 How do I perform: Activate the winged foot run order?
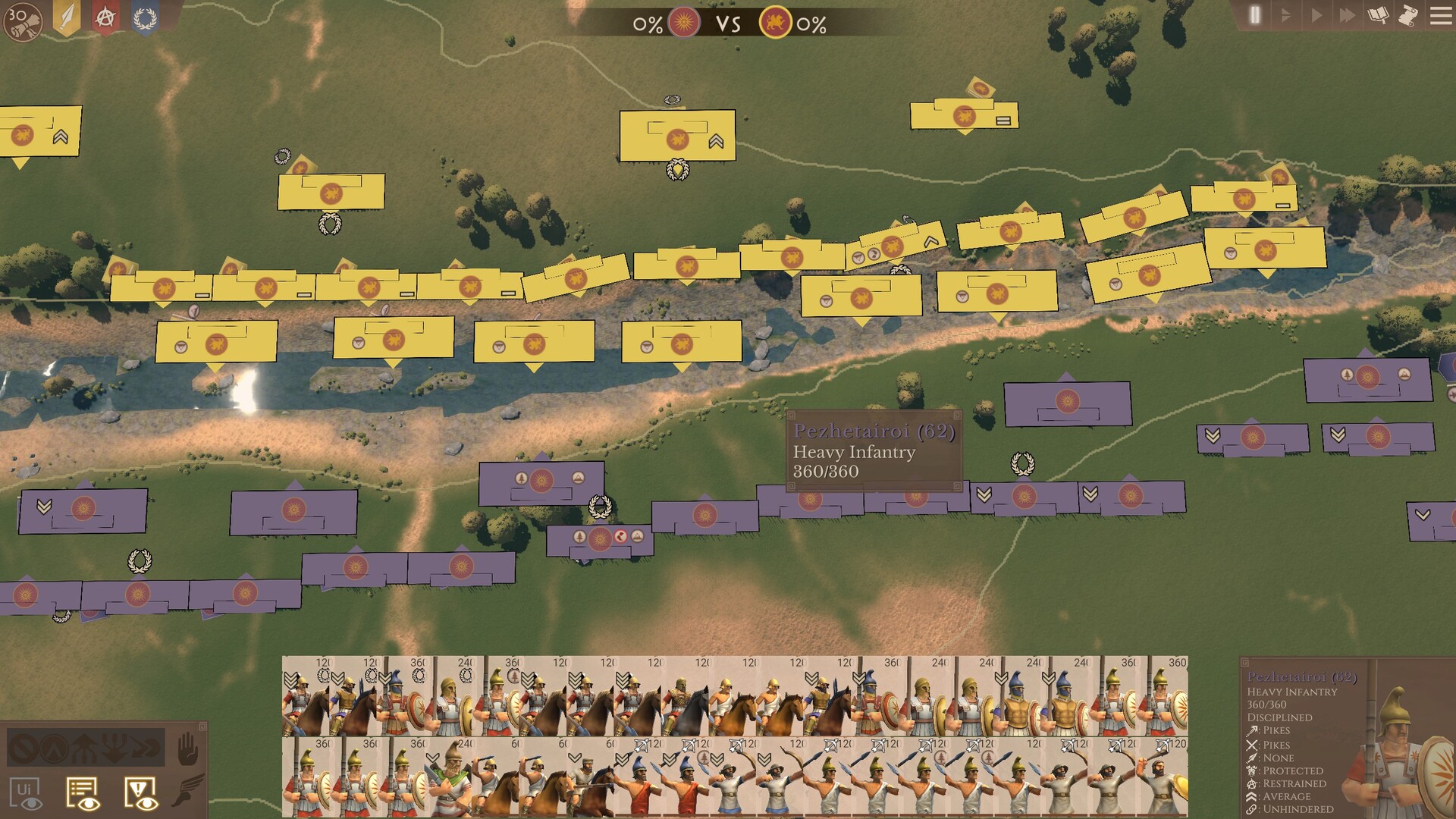(x=187, y=790)
